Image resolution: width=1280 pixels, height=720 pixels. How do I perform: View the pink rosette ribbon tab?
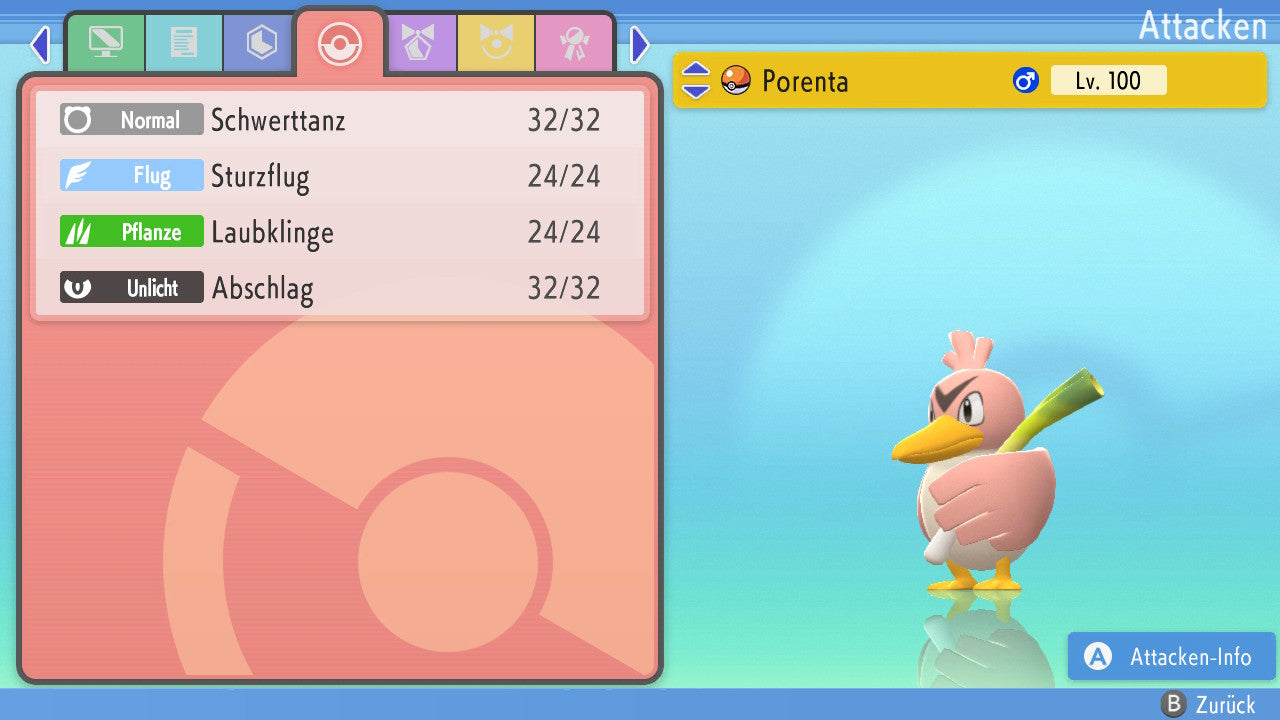coord(575,43)
